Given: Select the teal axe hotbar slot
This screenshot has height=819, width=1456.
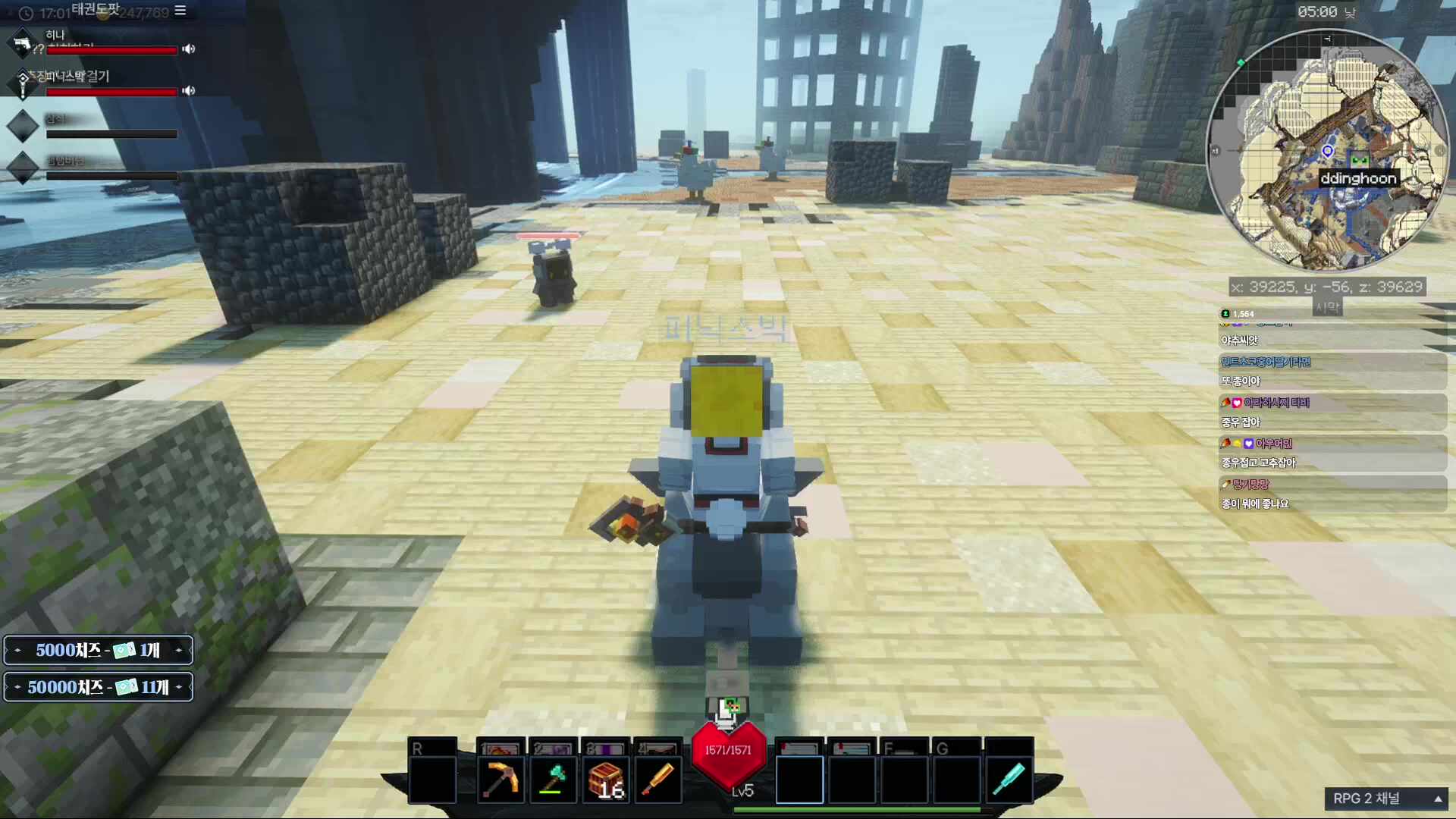Looking at the screenshot, I should [553, 779].
